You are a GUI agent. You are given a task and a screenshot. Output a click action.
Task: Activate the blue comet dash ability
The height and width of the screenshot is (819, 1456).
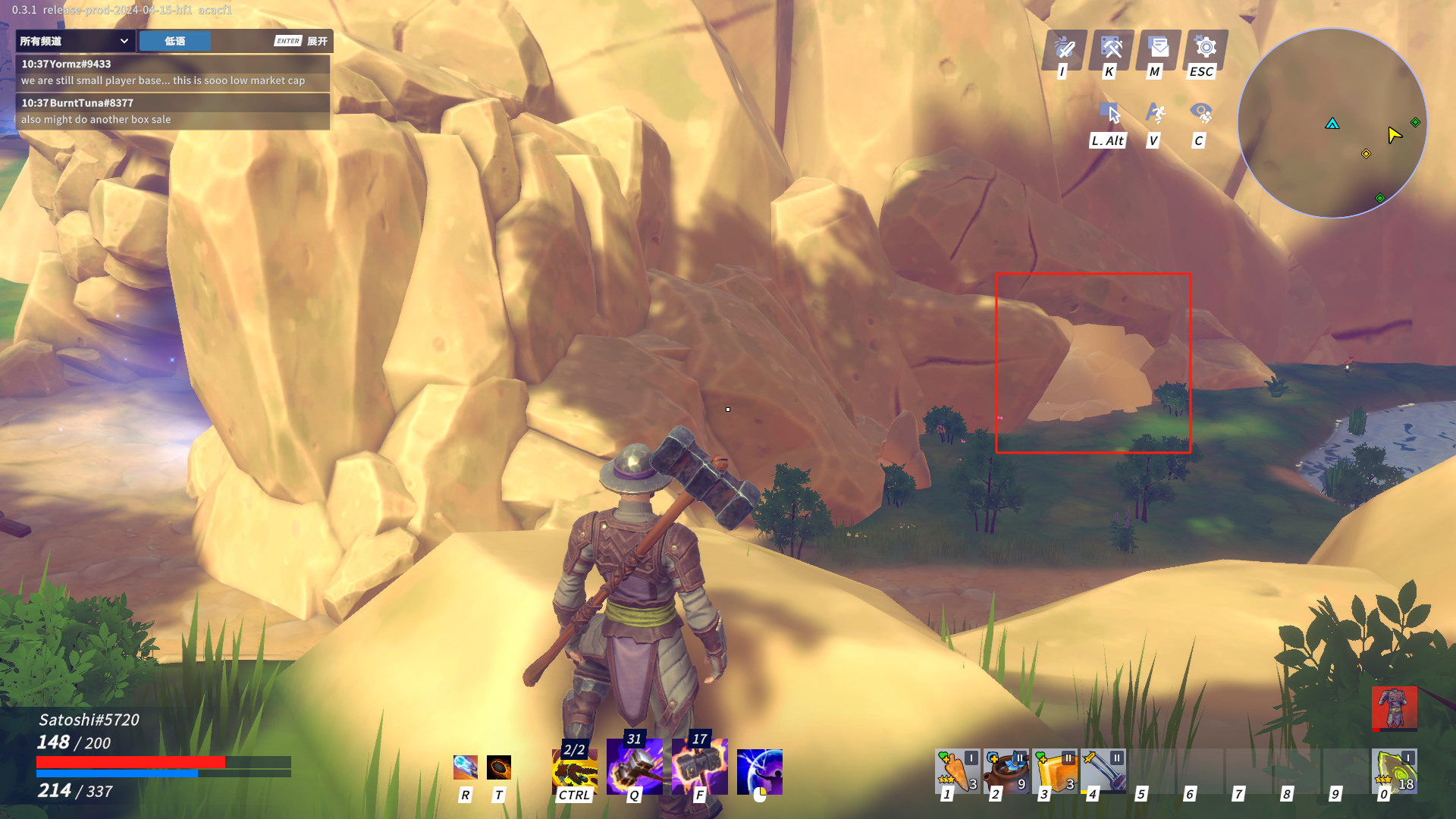click(x=466, y=767)
